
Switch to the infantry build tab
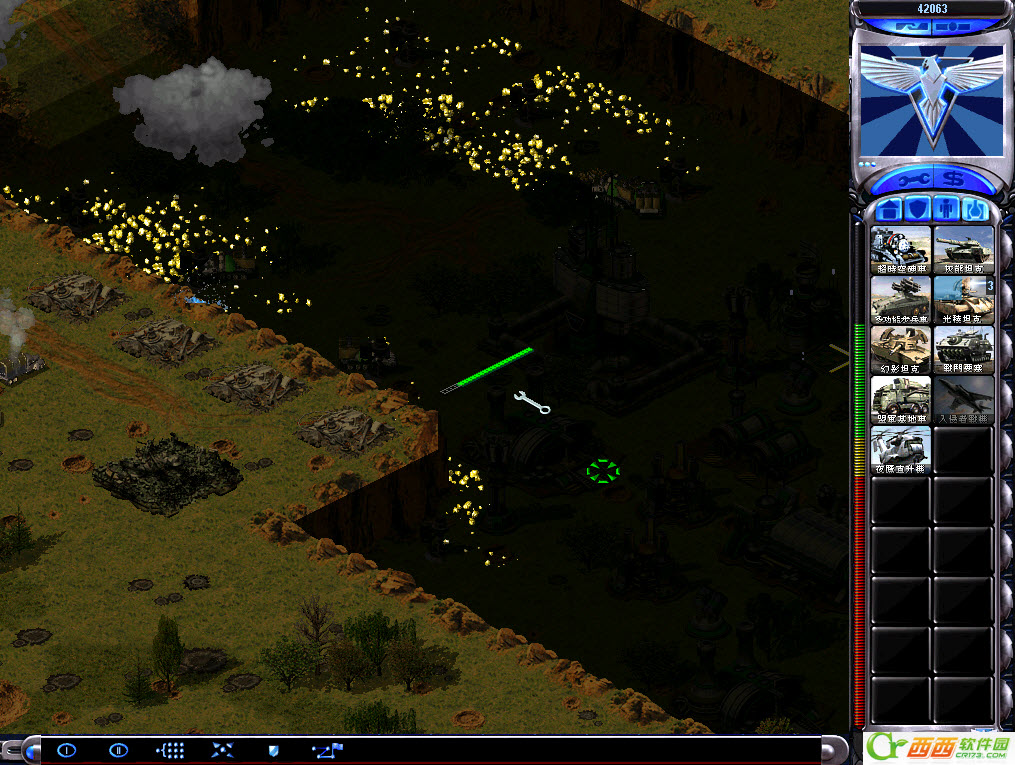click(x=947, y=209)
